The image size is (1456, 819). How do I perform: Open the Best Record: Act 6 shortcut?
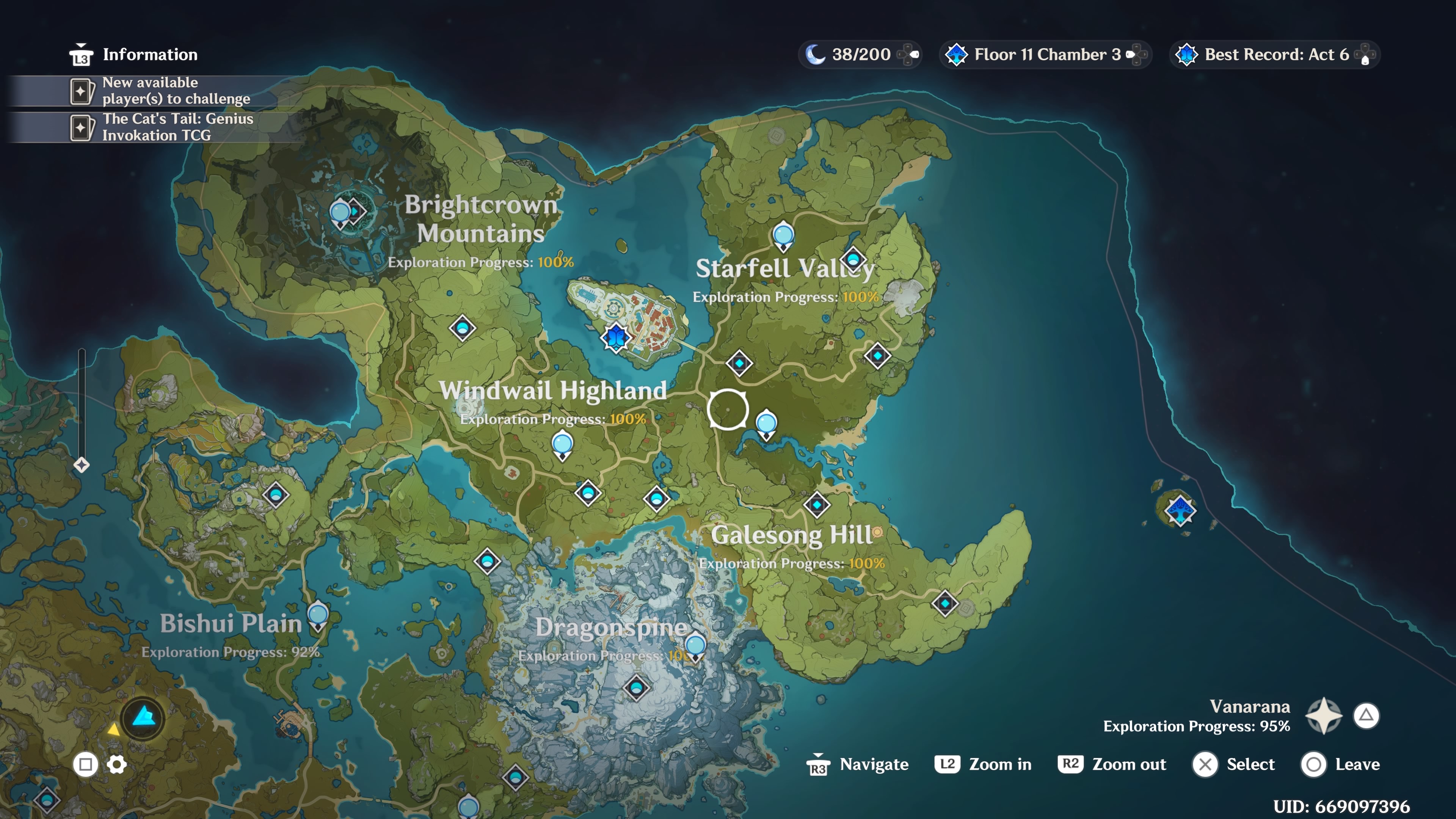click(x=1274, y=55)
